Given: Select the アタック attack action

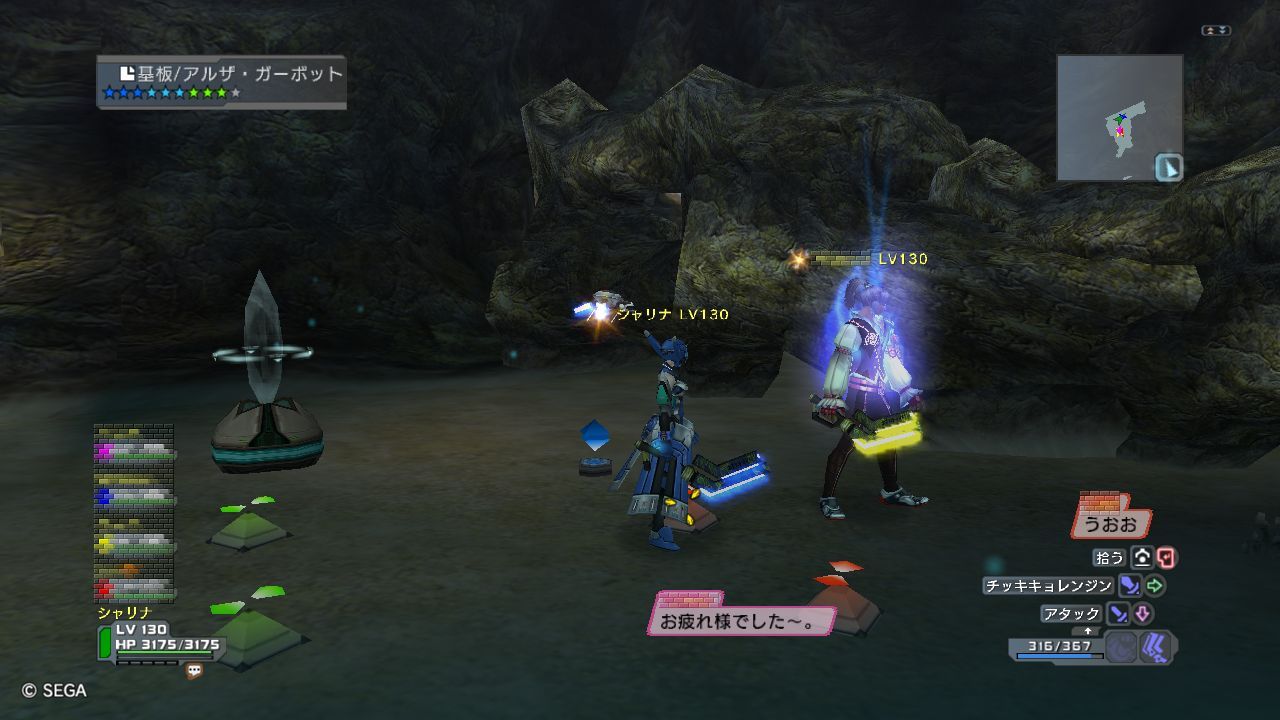Looking at the screenshot, I should 1072,614.
